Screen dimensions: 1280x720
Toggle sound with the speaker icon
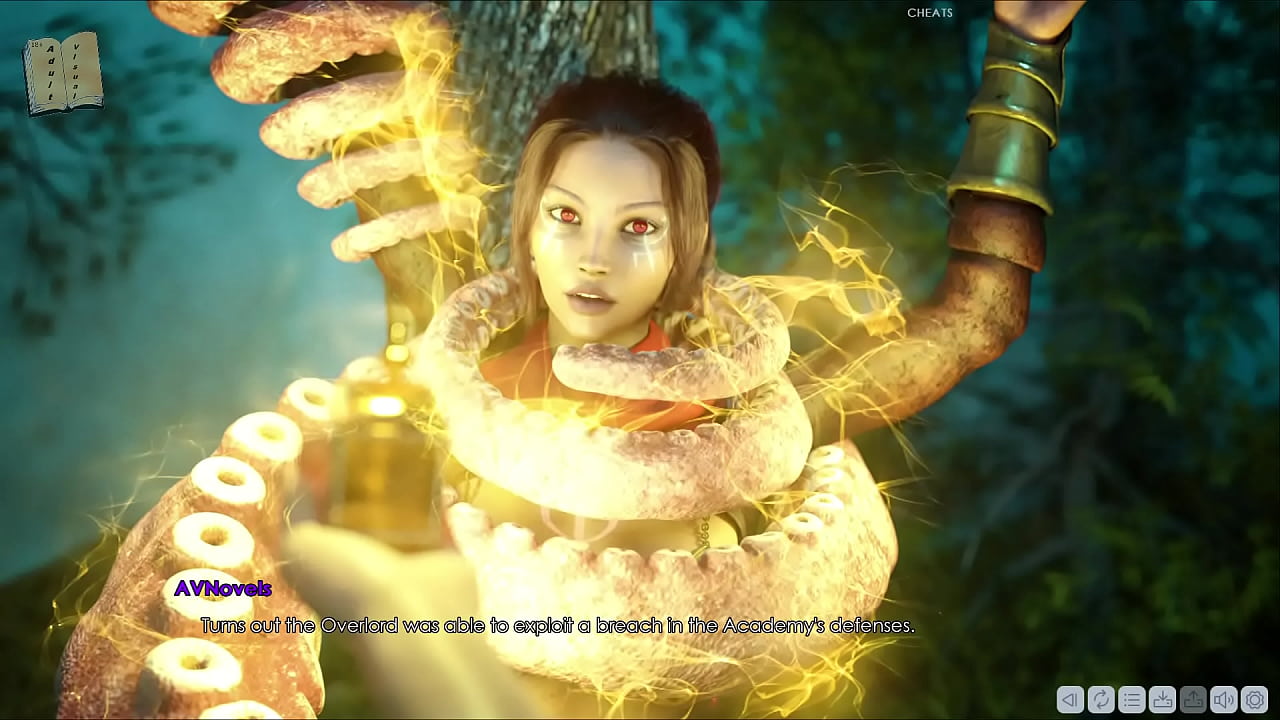[1223, 700]
